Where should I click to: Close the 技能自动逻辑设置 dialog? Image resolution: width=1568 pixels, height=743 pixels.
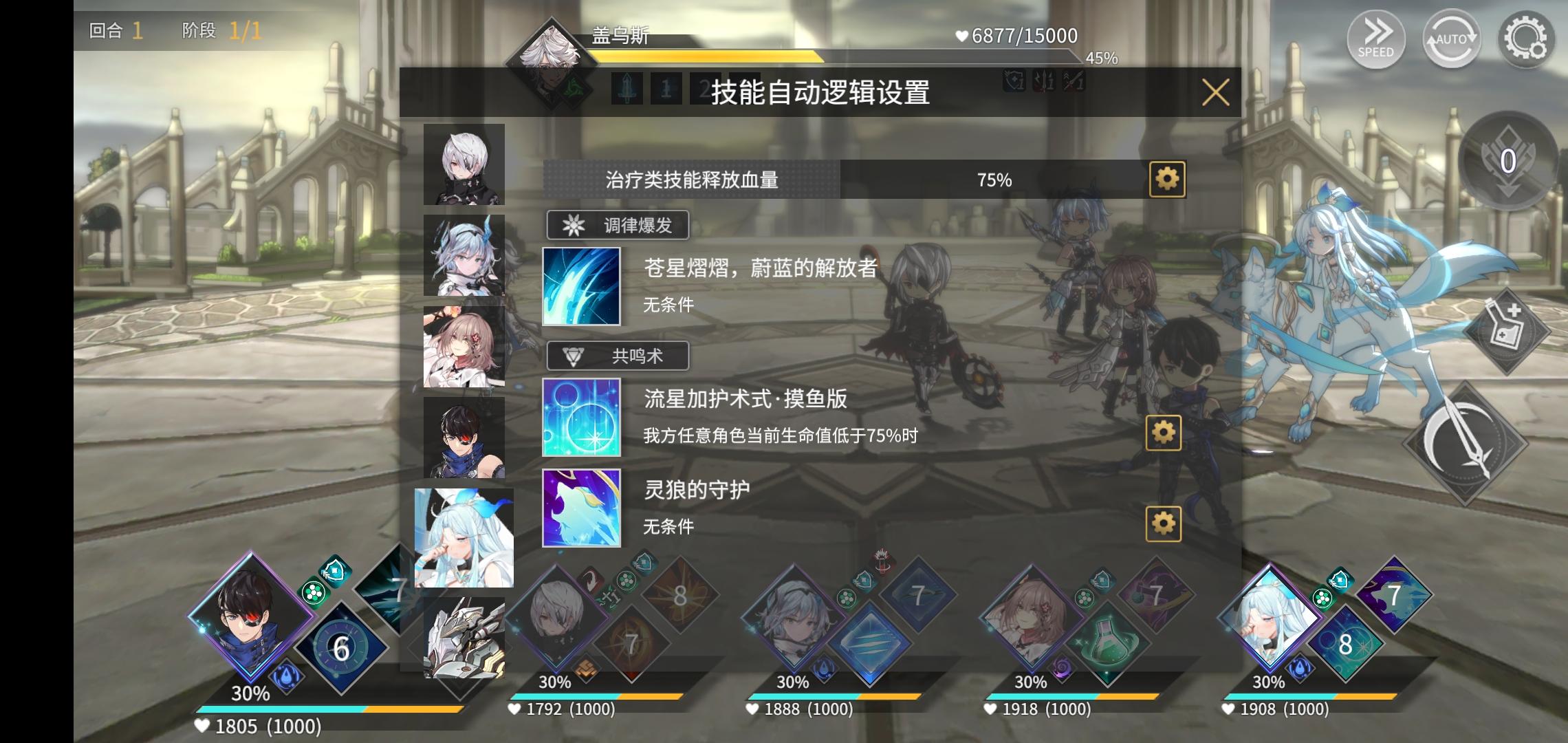(1216, 93)
